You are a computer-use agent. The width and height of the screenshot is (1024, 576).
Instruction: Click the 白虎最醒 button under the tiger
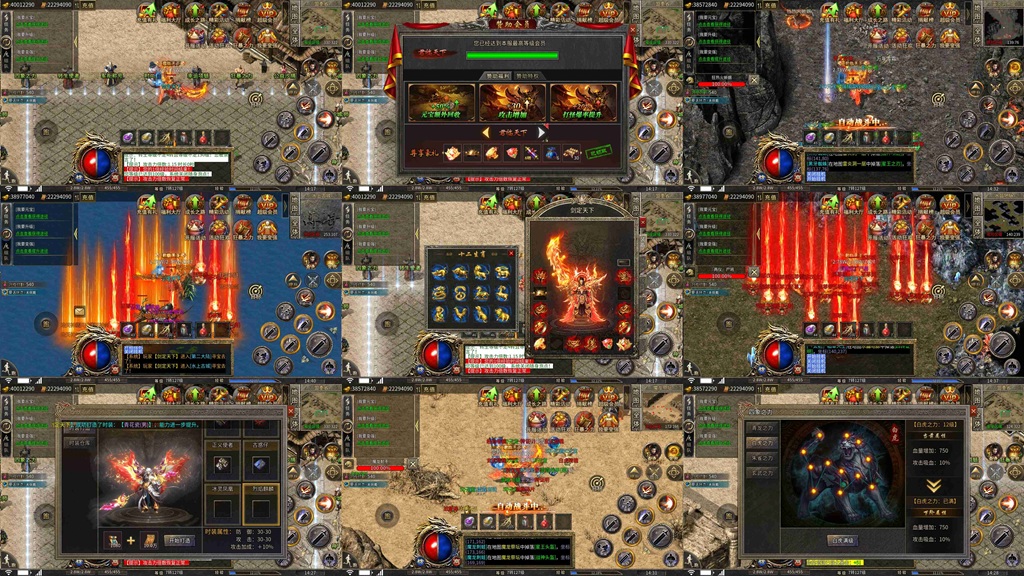click(842, 540)
